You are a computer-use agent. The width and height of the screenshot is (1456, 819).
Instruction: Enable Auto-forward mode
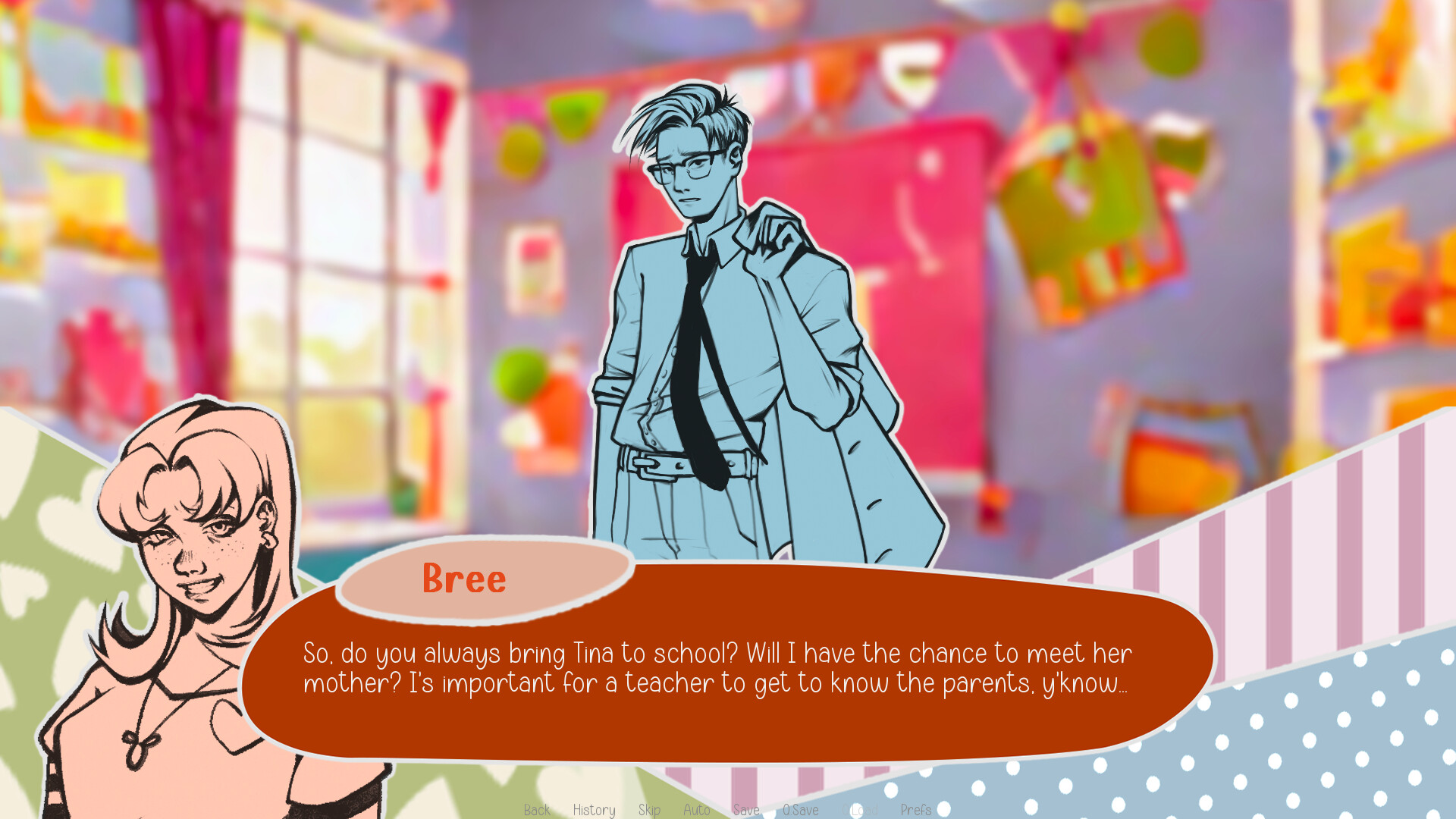point(697,810)
